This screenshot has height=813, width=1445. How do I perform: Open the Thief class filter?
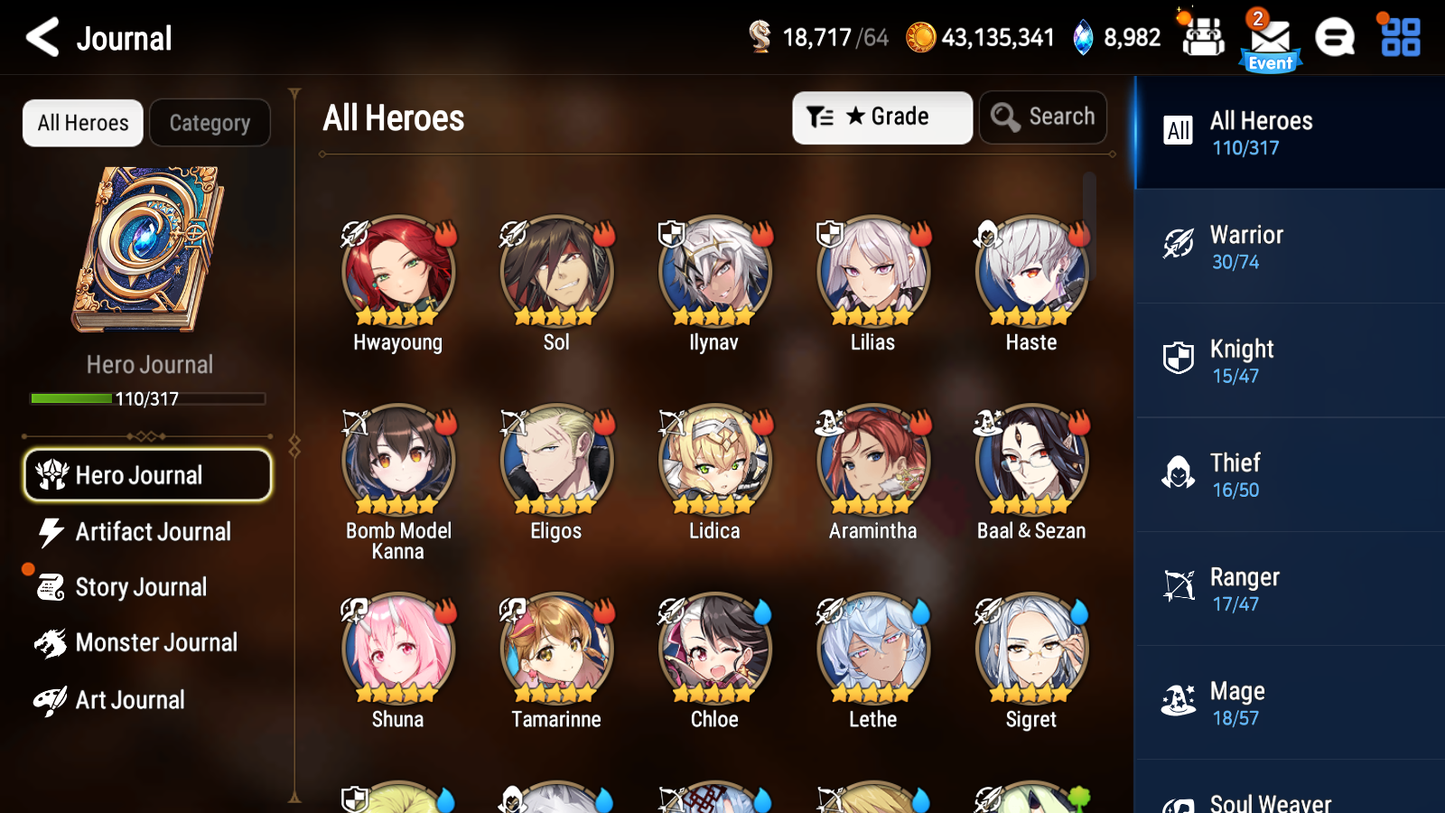(1289, 474)
